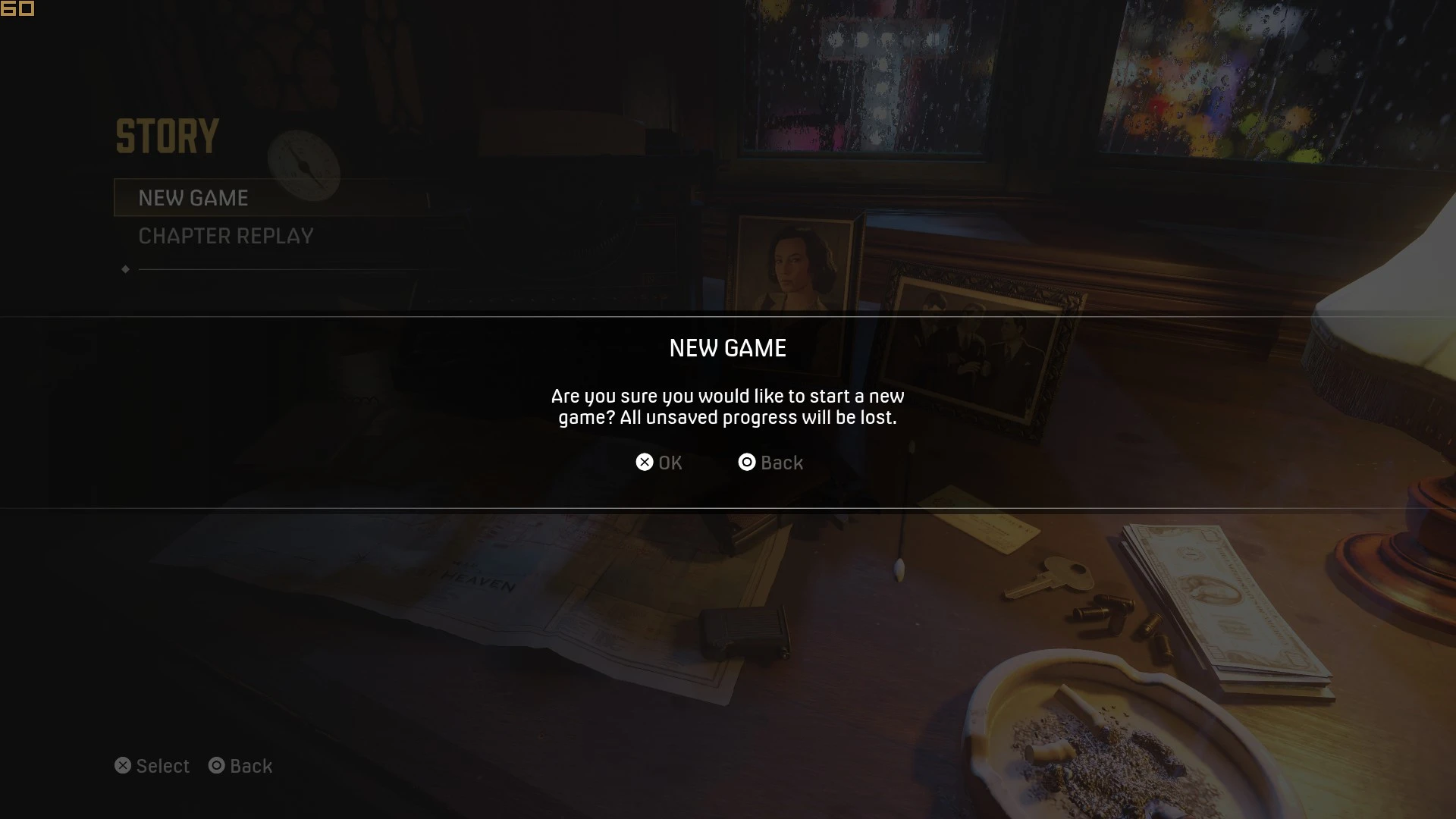Click the X icon beside OK

tap(645, 463)
